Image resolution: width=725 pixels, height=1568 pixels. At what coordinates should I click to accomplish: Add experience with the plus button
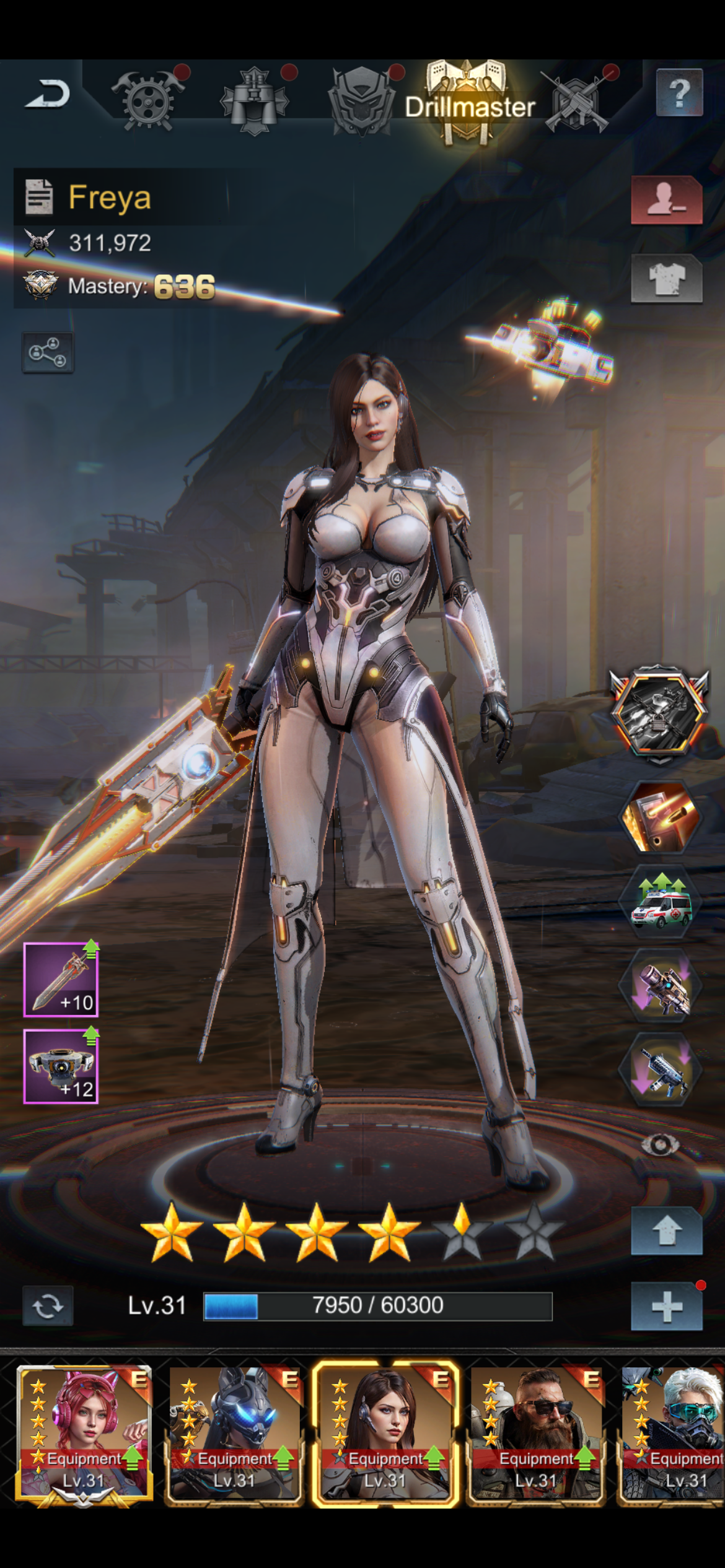[666, 1307]
